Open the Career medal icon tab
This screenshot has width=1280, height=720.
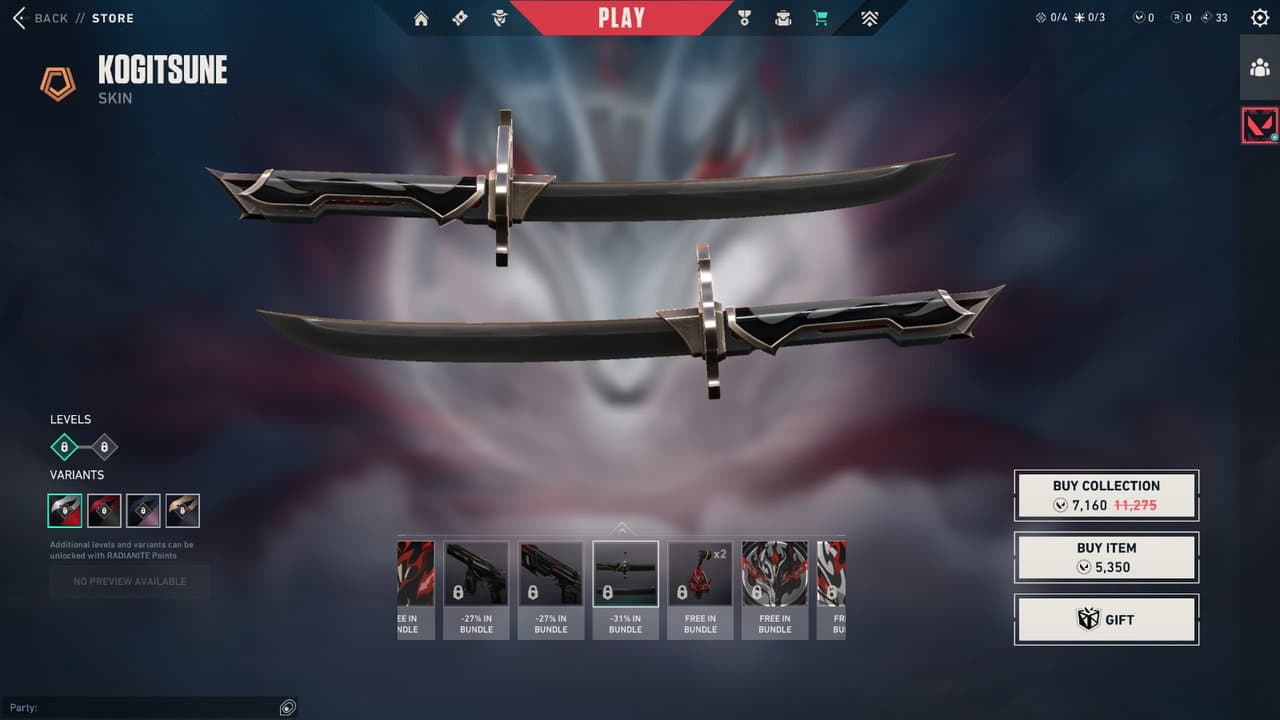[744, 18]
